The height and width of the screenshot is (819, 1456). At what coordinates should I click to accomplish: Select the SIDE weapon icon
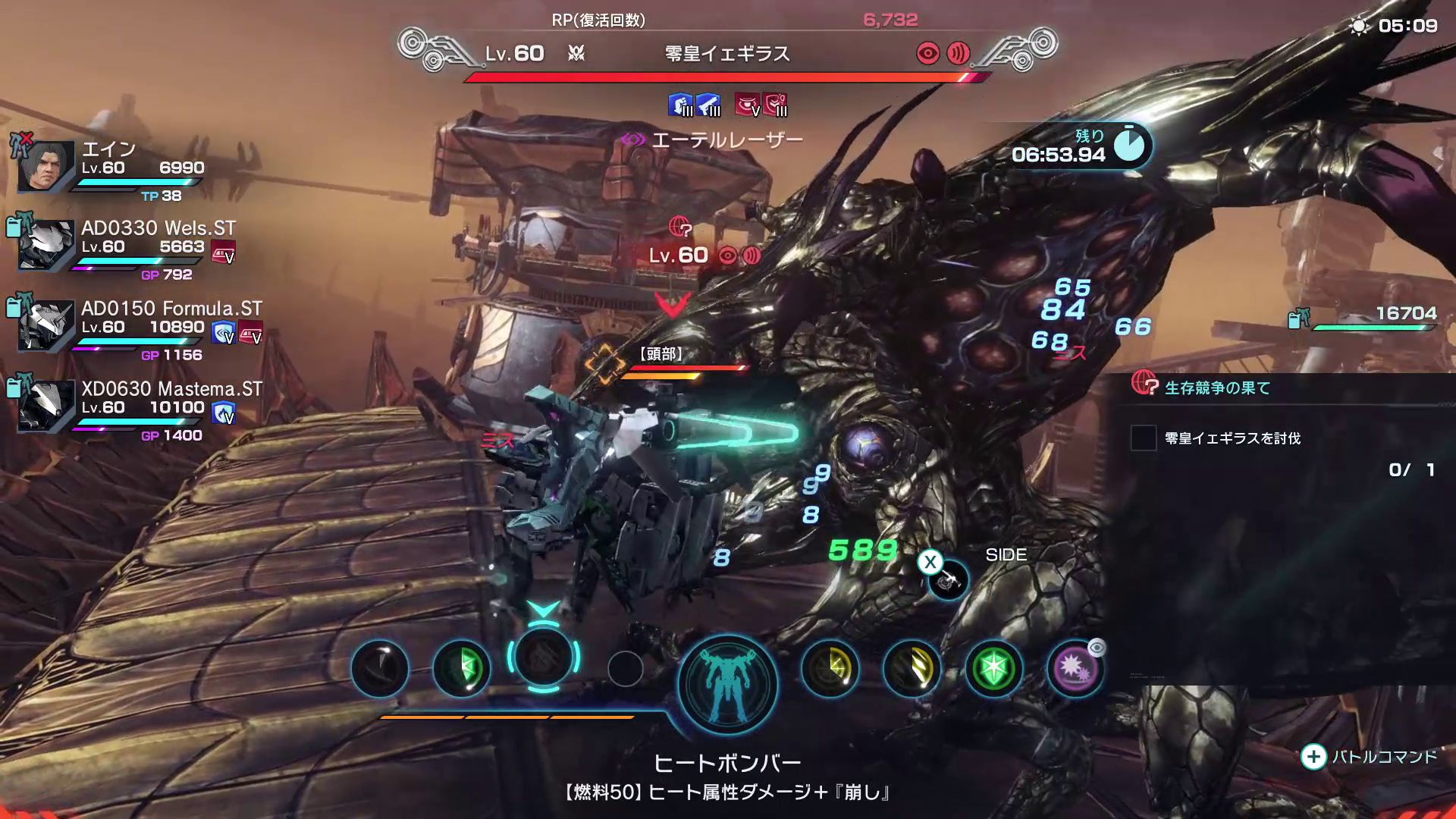point(948,580)
